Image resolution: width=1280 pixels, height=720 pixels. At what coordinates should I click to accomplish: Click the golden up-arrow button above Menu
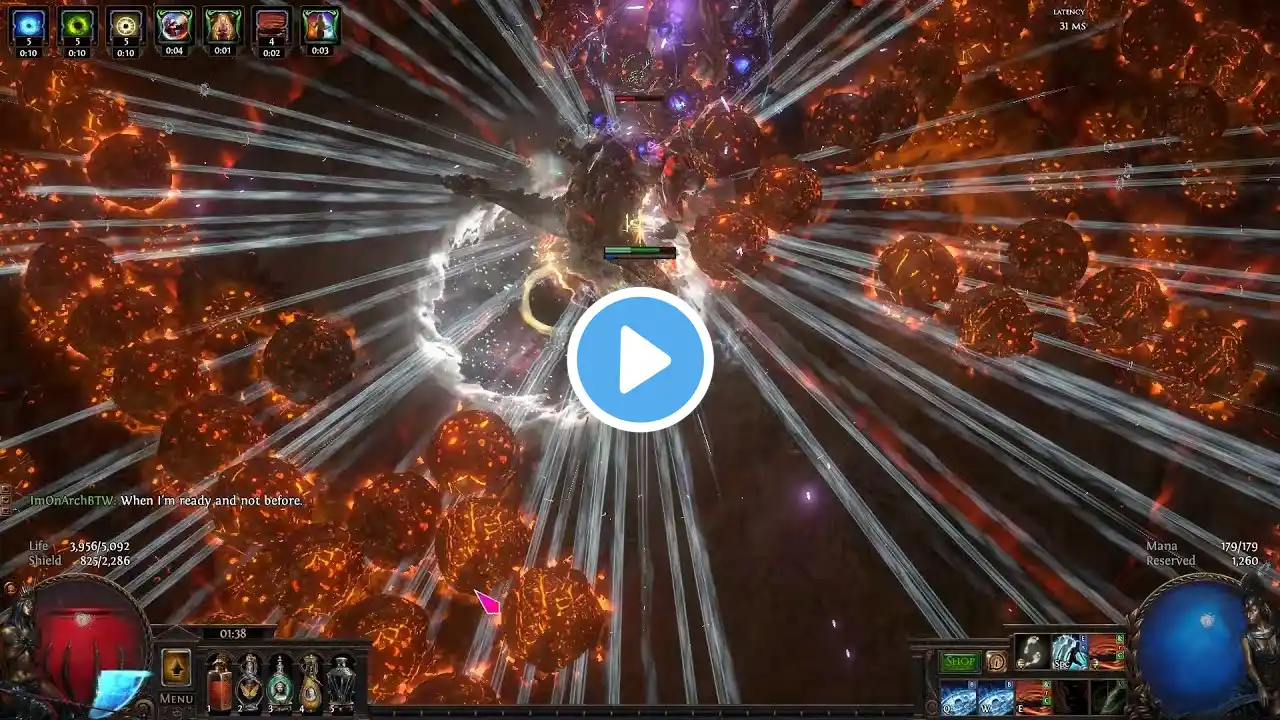pyautogui.click(x=176, y=667)
